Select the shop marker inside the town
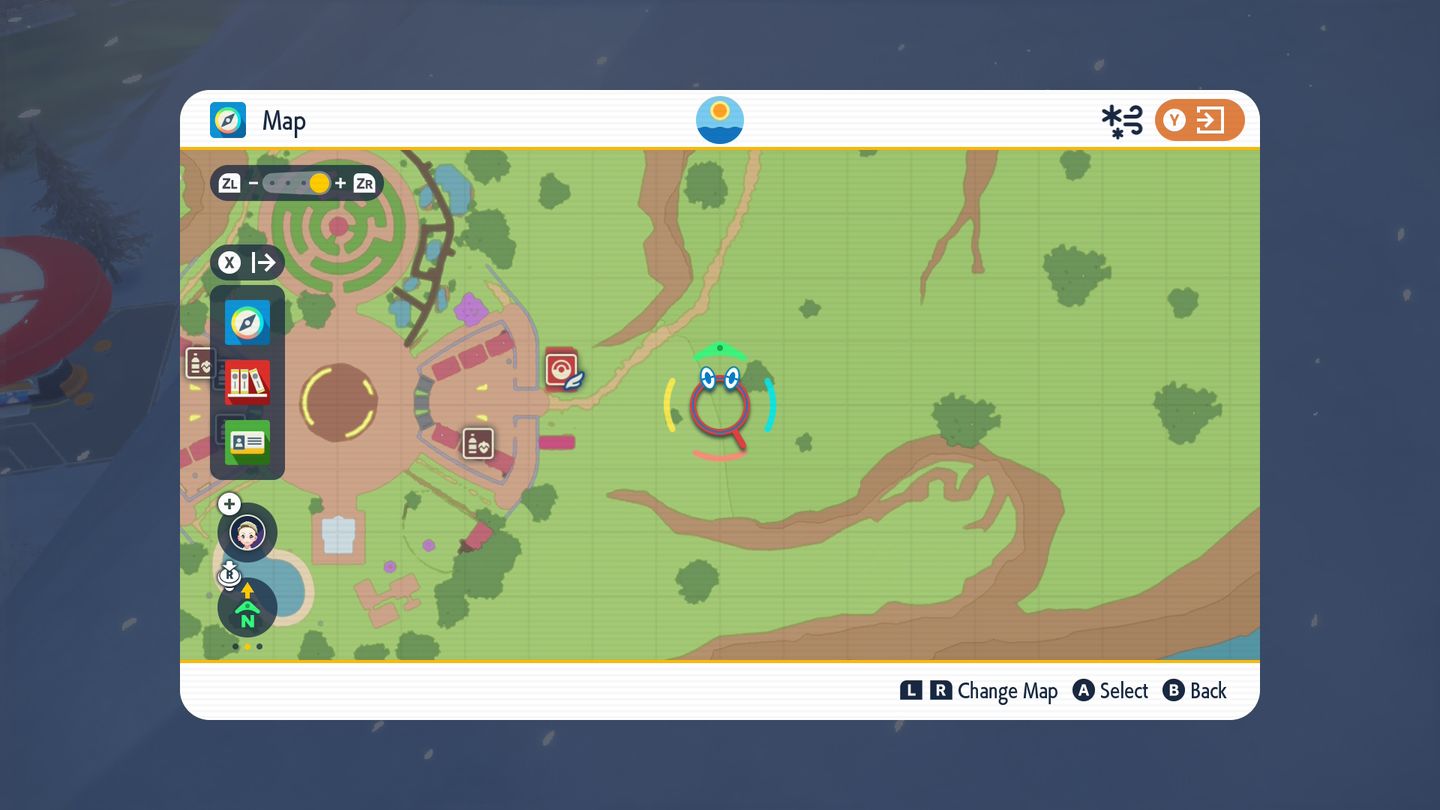 [478, 443]
